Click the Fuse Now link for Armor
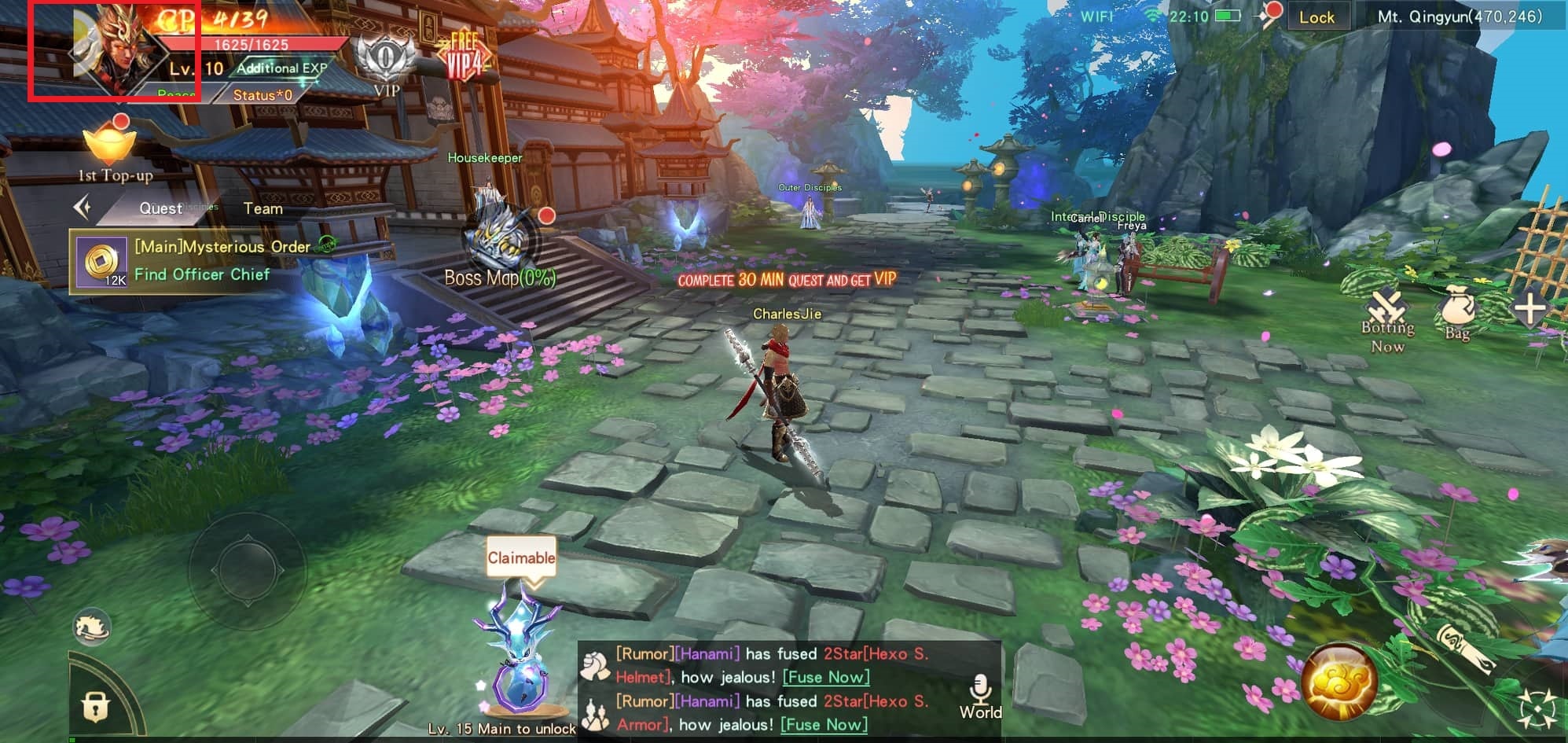Screen dimensions: 1568x743 (824, 724)
